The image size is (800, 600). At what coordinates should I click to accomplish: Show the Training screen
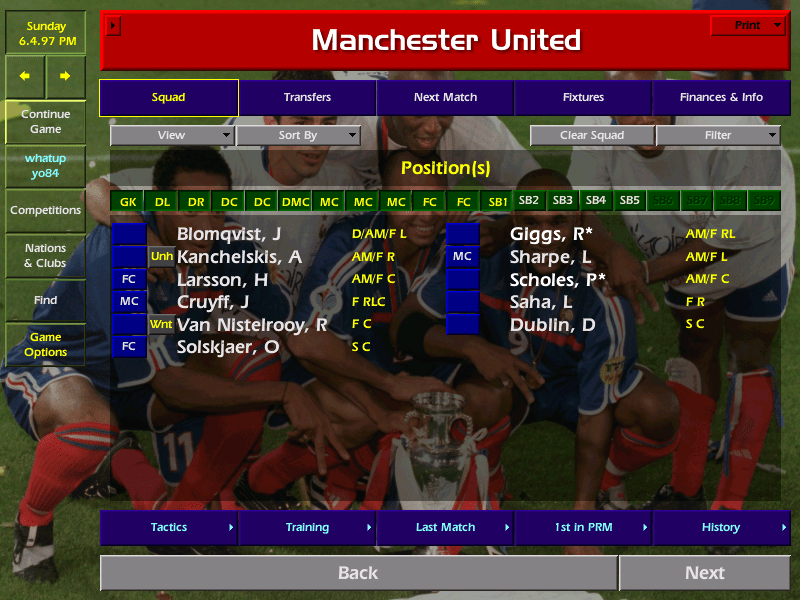point(307,527)
